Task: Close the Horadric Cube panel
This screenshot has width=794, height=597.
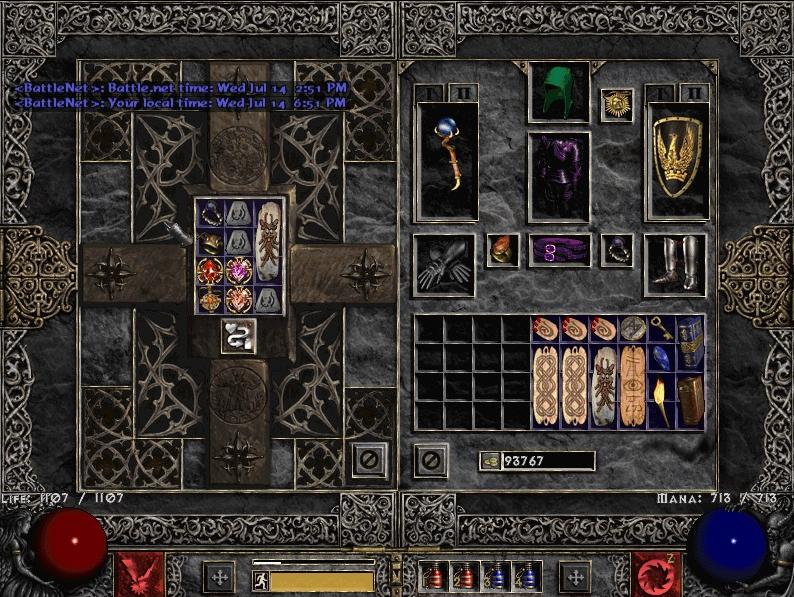Action: pyautogui.click(x=369, y=460)
